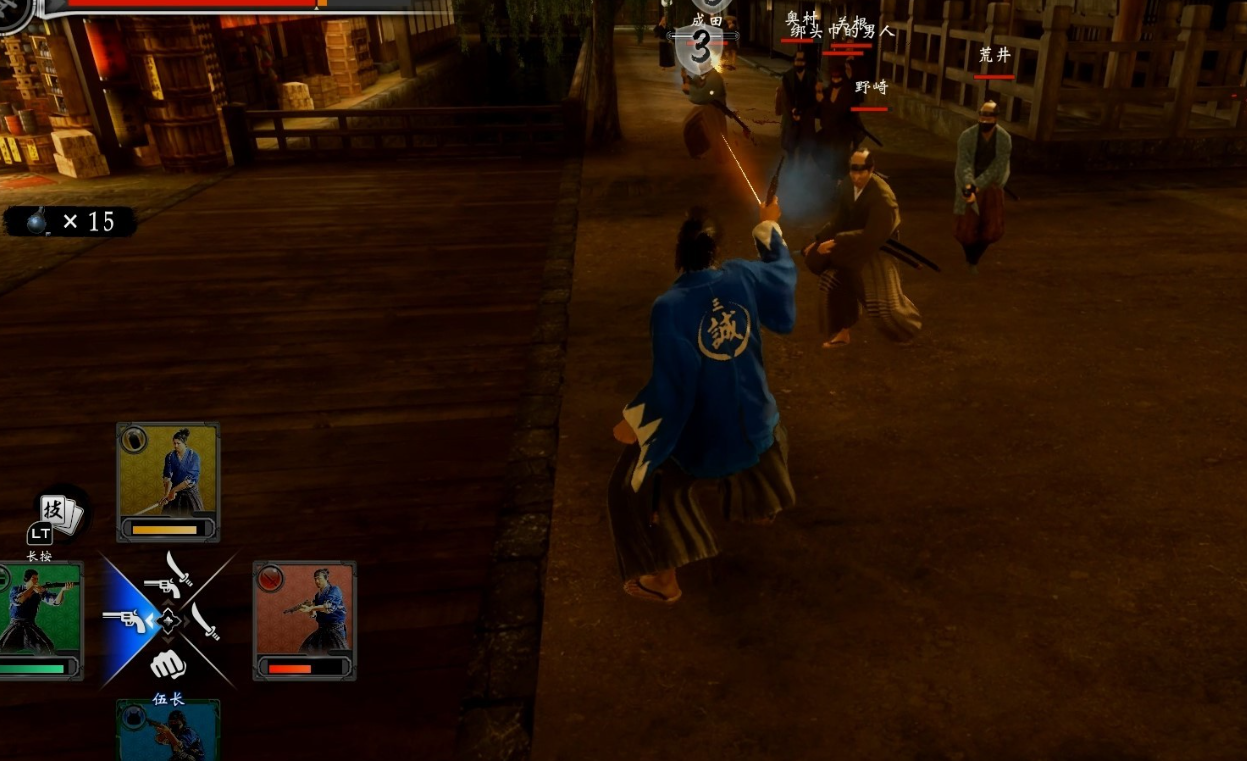Select the bomb item icon
The width and height of the screenshot is (1247, 761).
[37, 222]
